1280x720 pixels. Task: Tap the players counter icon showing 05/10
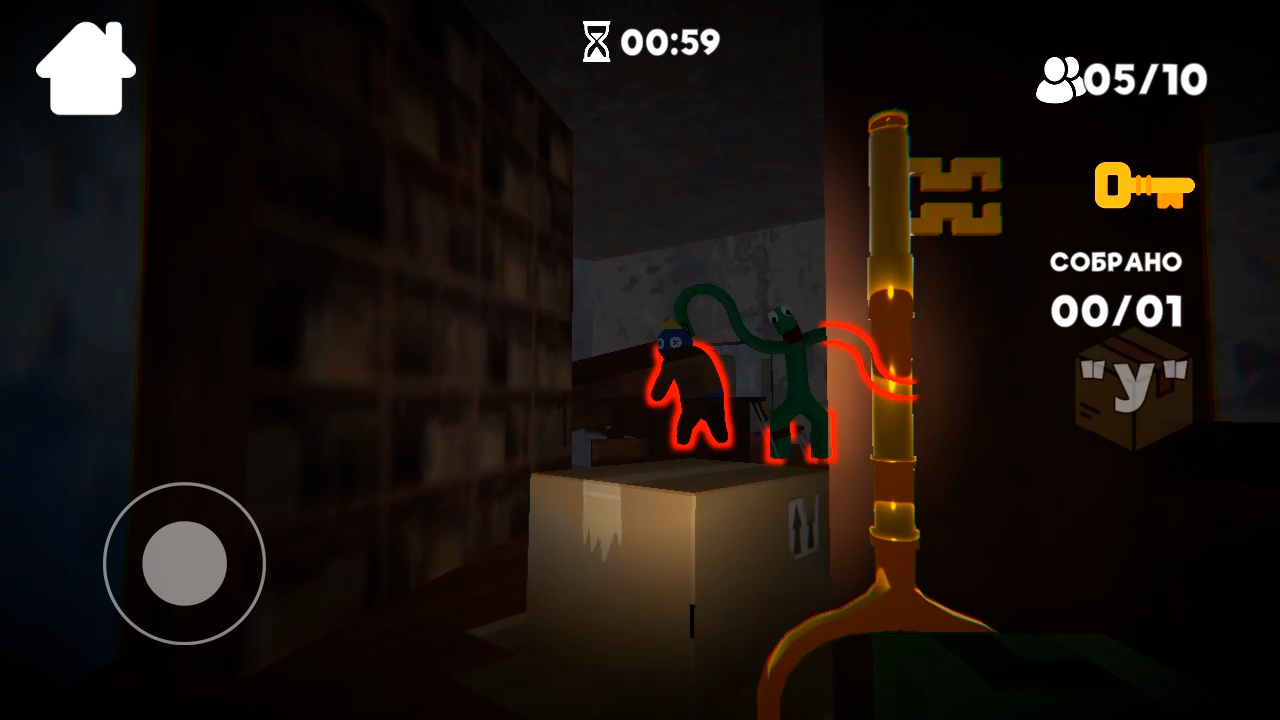(x=1063, y=77)
